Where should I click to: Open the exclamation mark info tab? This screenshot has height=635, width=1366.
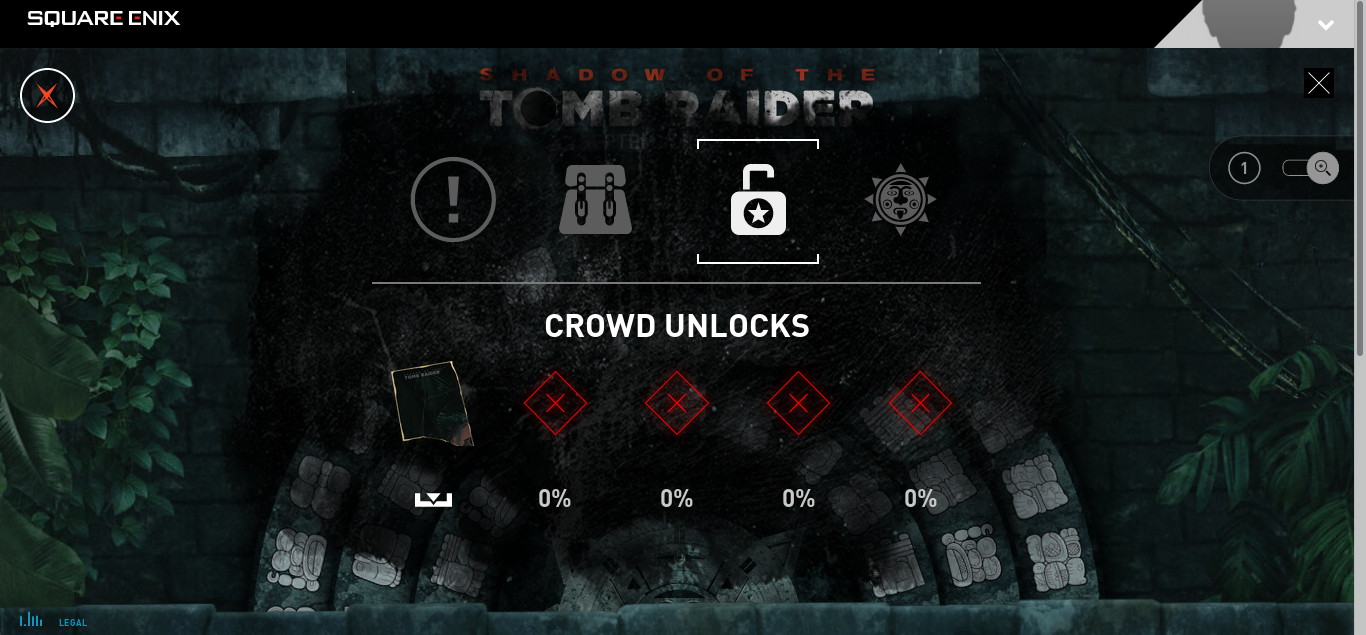coord(453,200)
